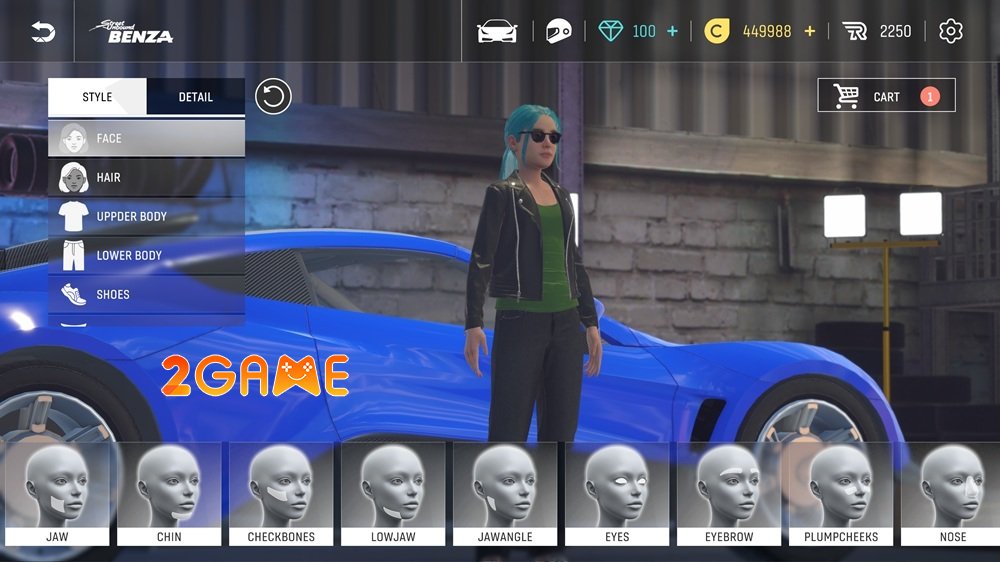Choose the Eyebrow face option
Viewport: 1000px width, 562px height.
point(729,494)
